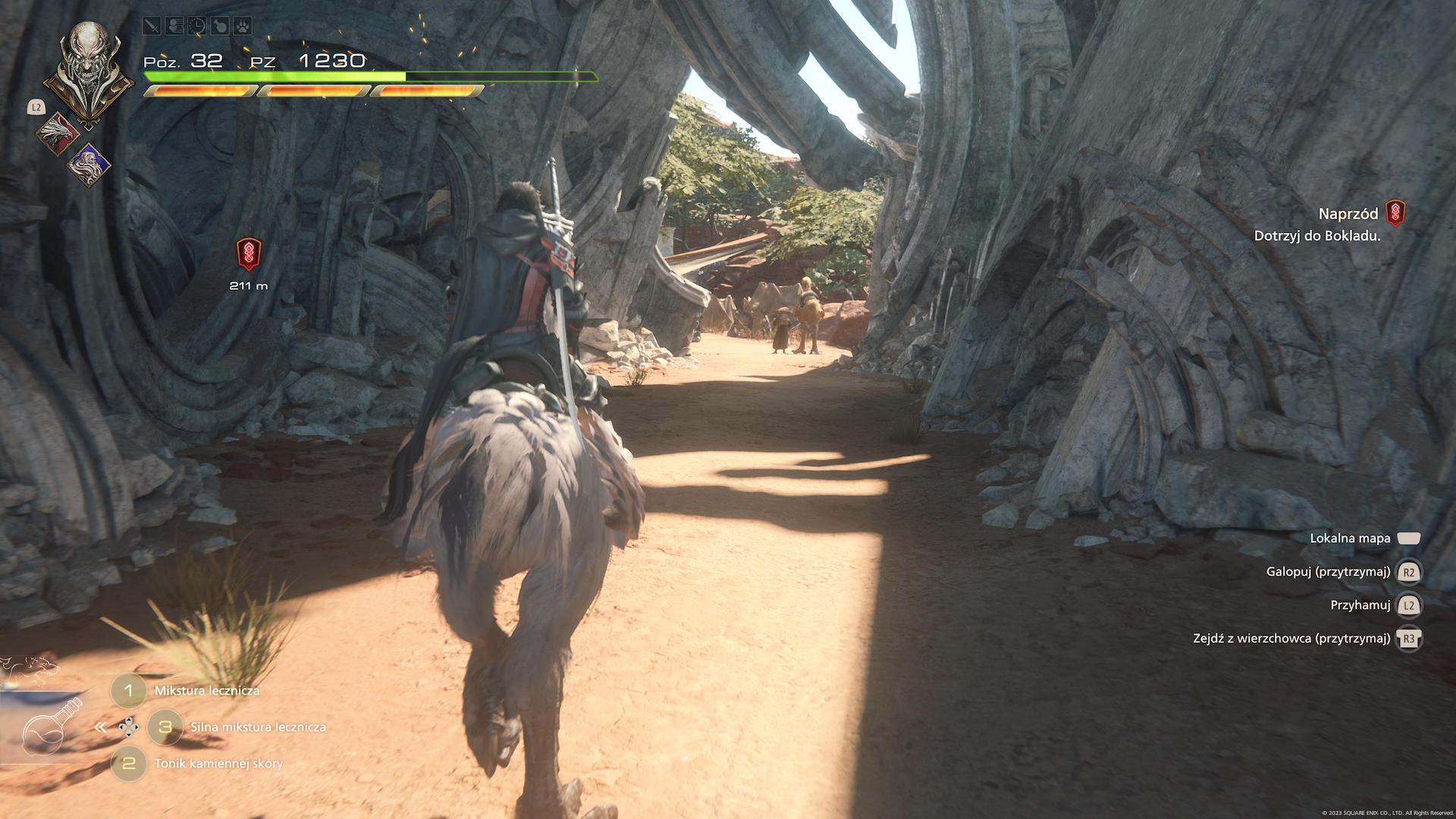Select the purple Eikon icon
Viewport: 1456px width, 819px height.
click(89, 164)
